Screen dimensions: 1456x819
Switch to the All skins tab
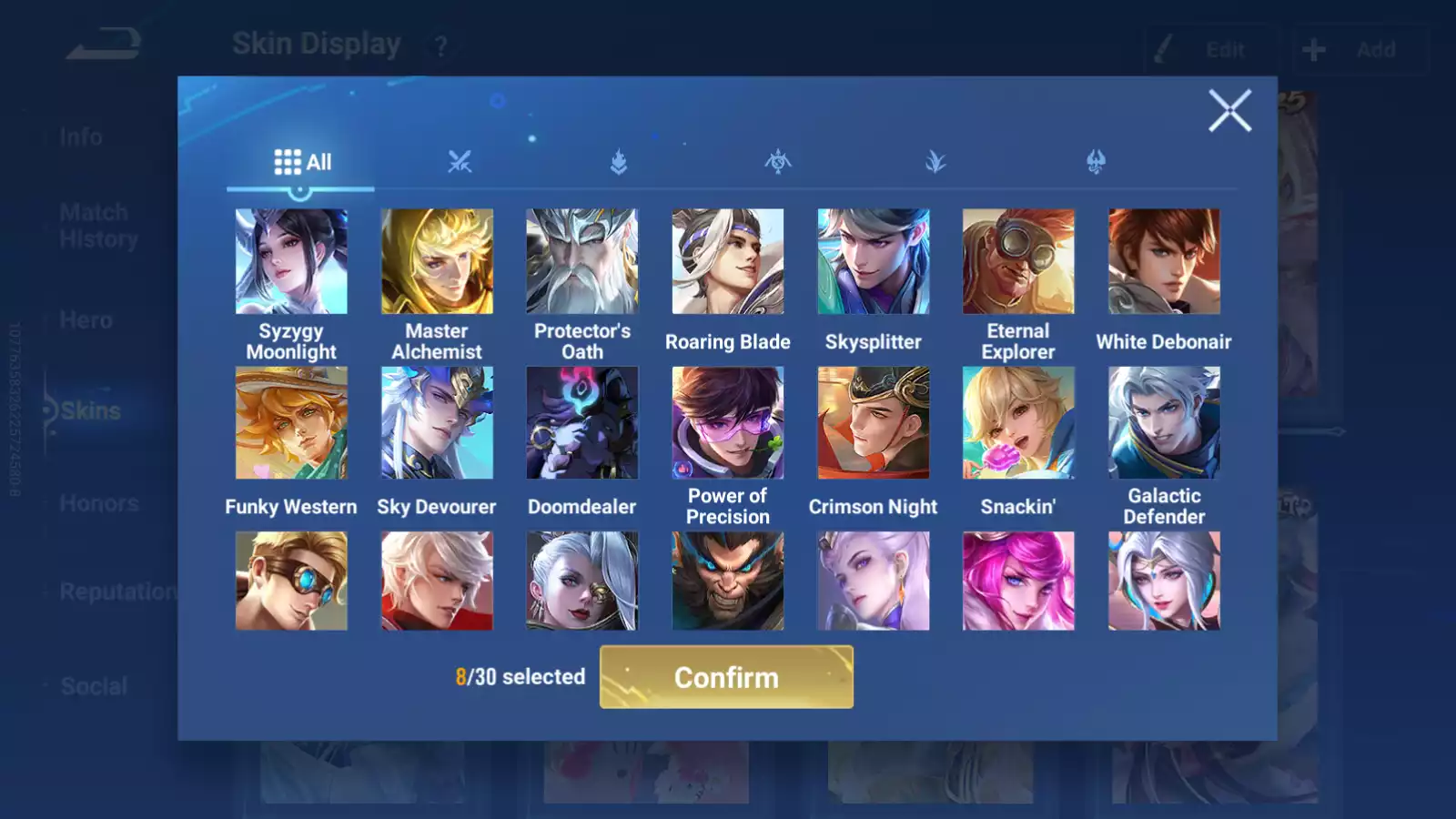(x=302, y=163)
